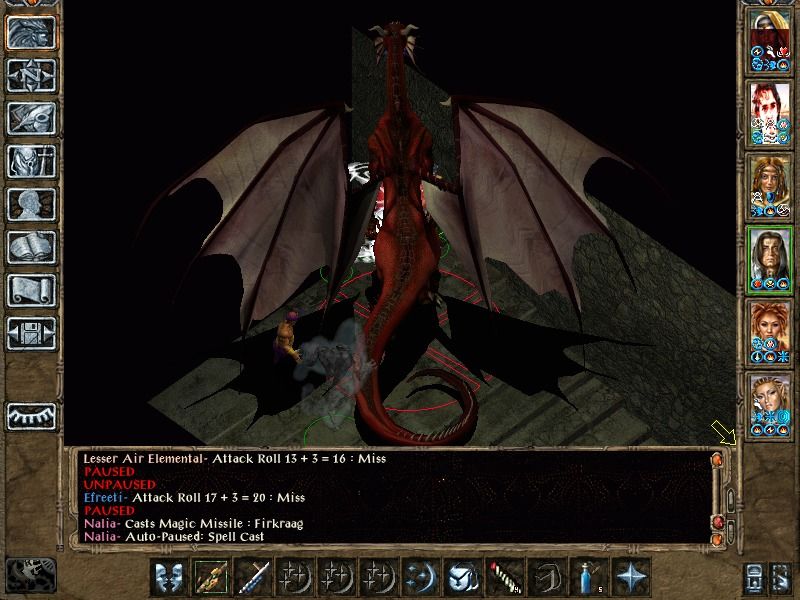Viewport: 800px width, 600px height.
Task: Open the inventory screen
Action: (x=31, y=161)
